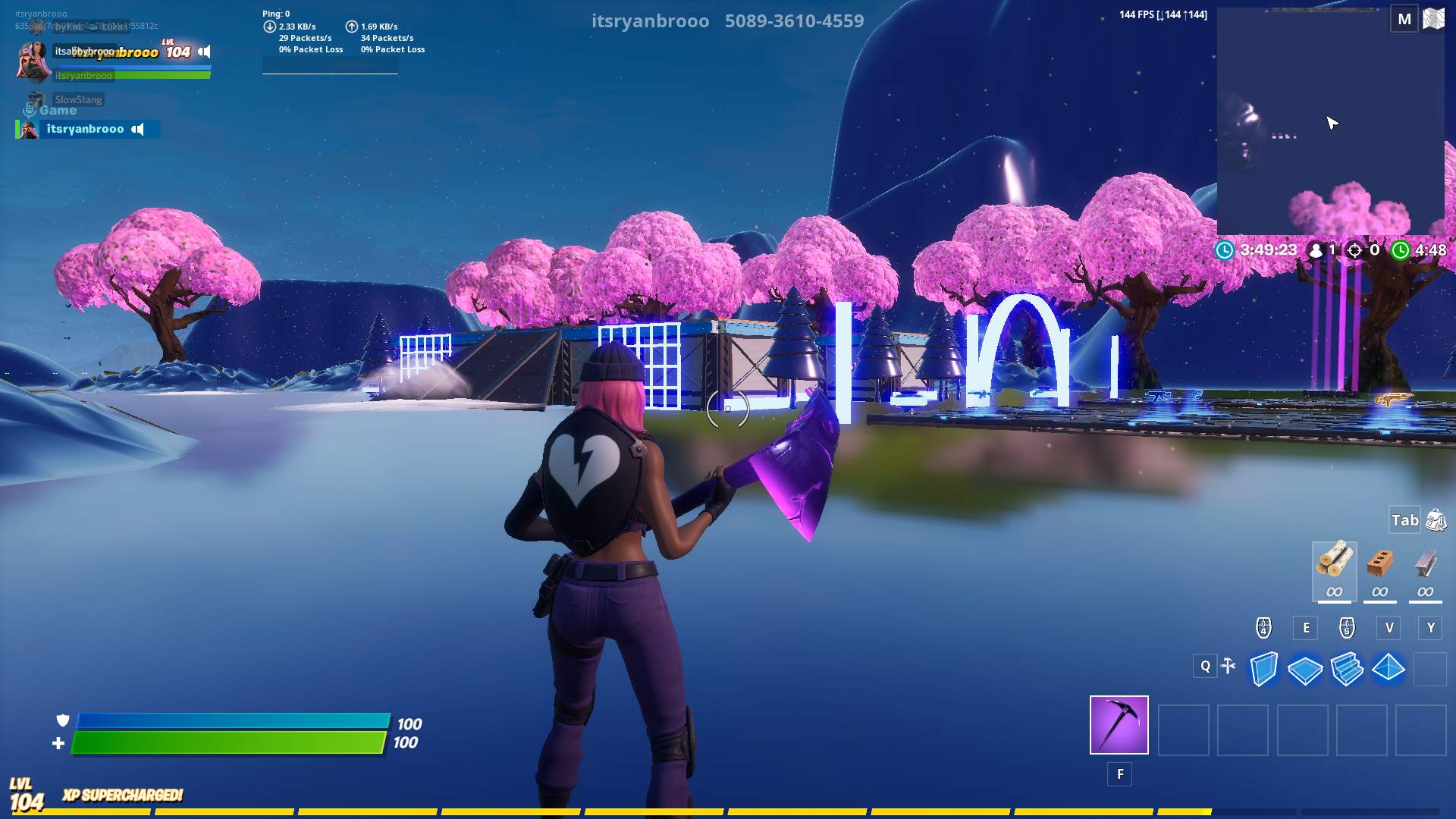The image size is (1456, 819).
Task: Click SlowStang's player portrait
Action: (33, 99)
